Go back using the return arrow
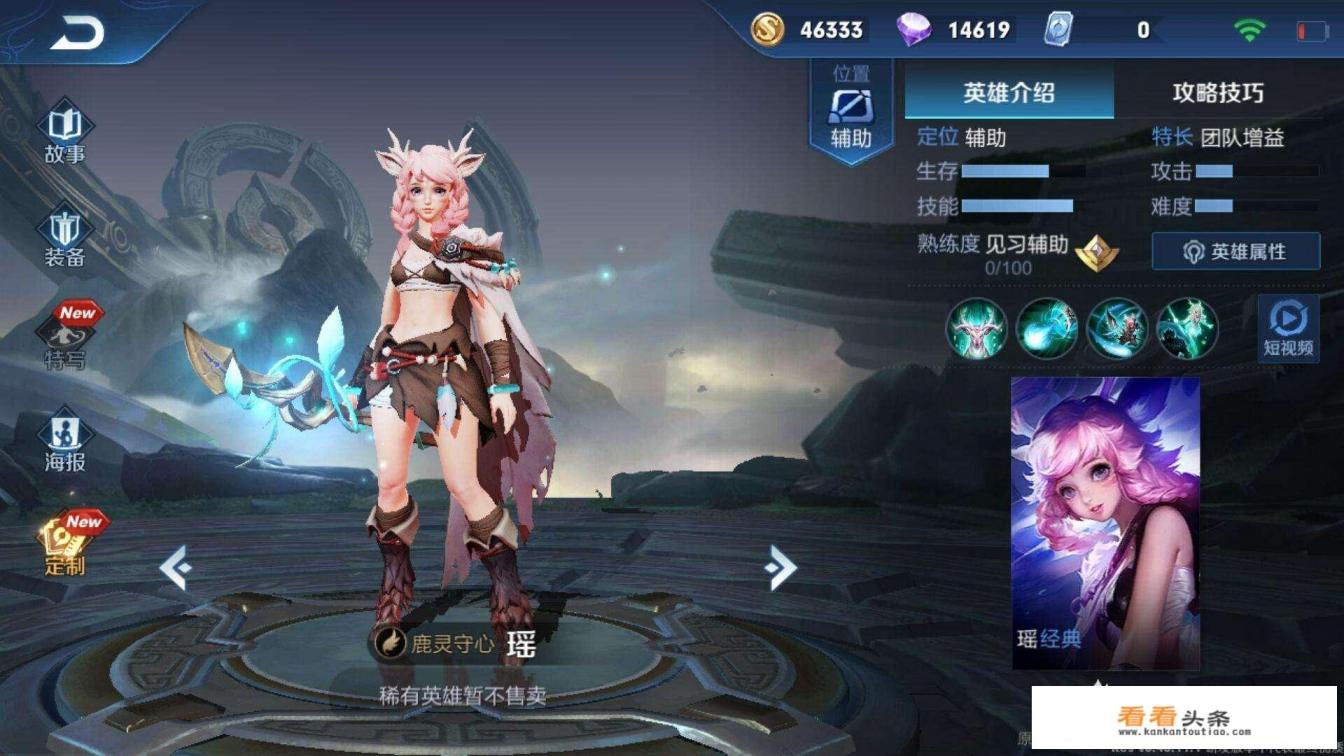Image resolution: width=1344 pixels, height=756 pixels. coord(77,34)
